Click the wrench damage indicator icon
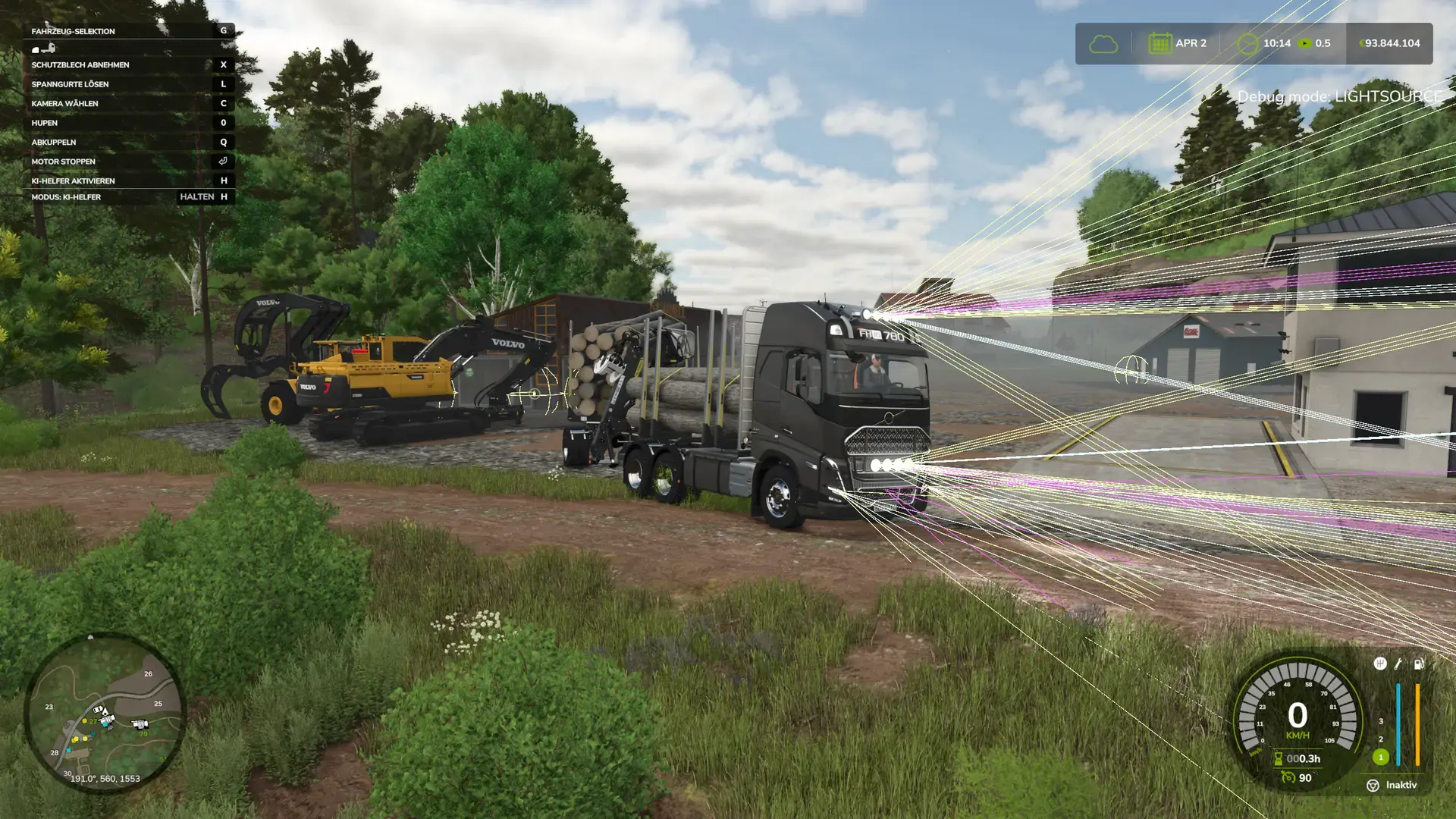Viewport: 1456px width, 819px height. 1398,664
